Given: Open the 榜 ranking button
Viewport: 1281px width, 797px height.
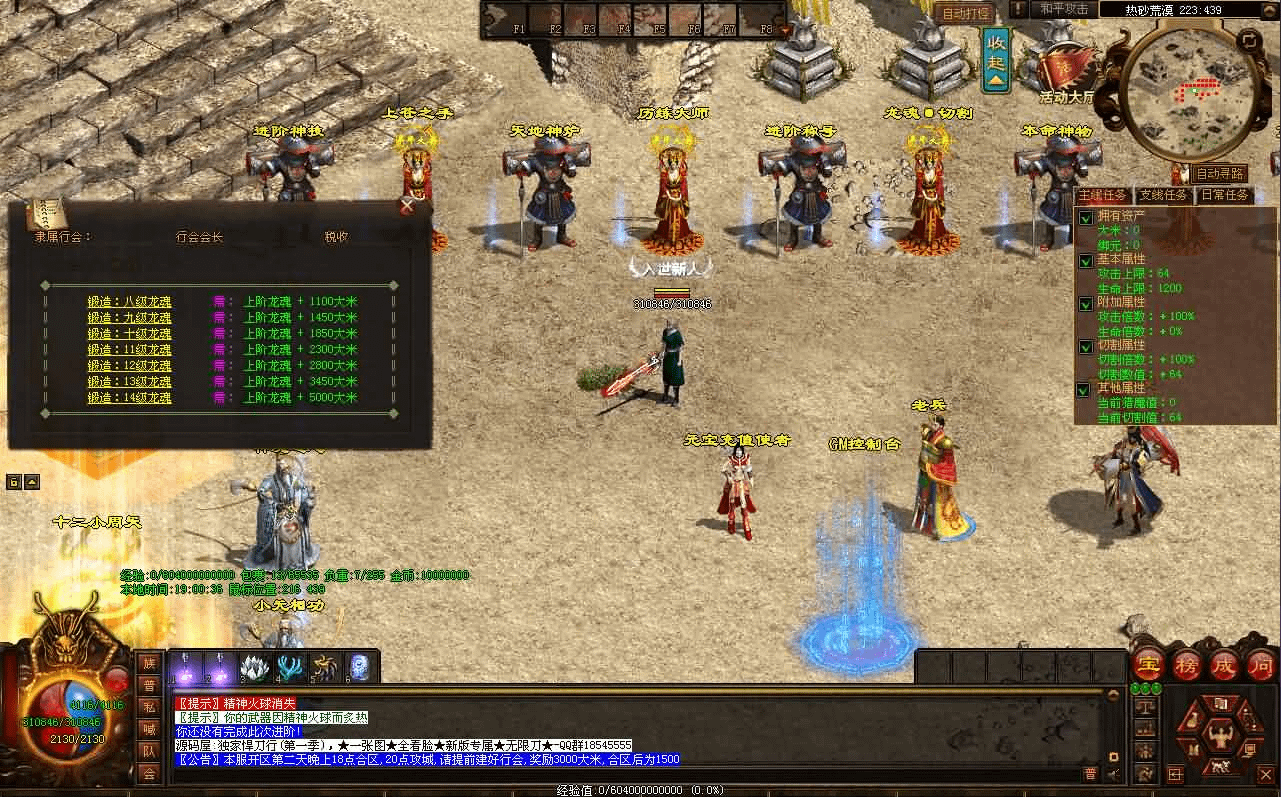Looking at the screenshot, I should click(x=1187, y=665).
